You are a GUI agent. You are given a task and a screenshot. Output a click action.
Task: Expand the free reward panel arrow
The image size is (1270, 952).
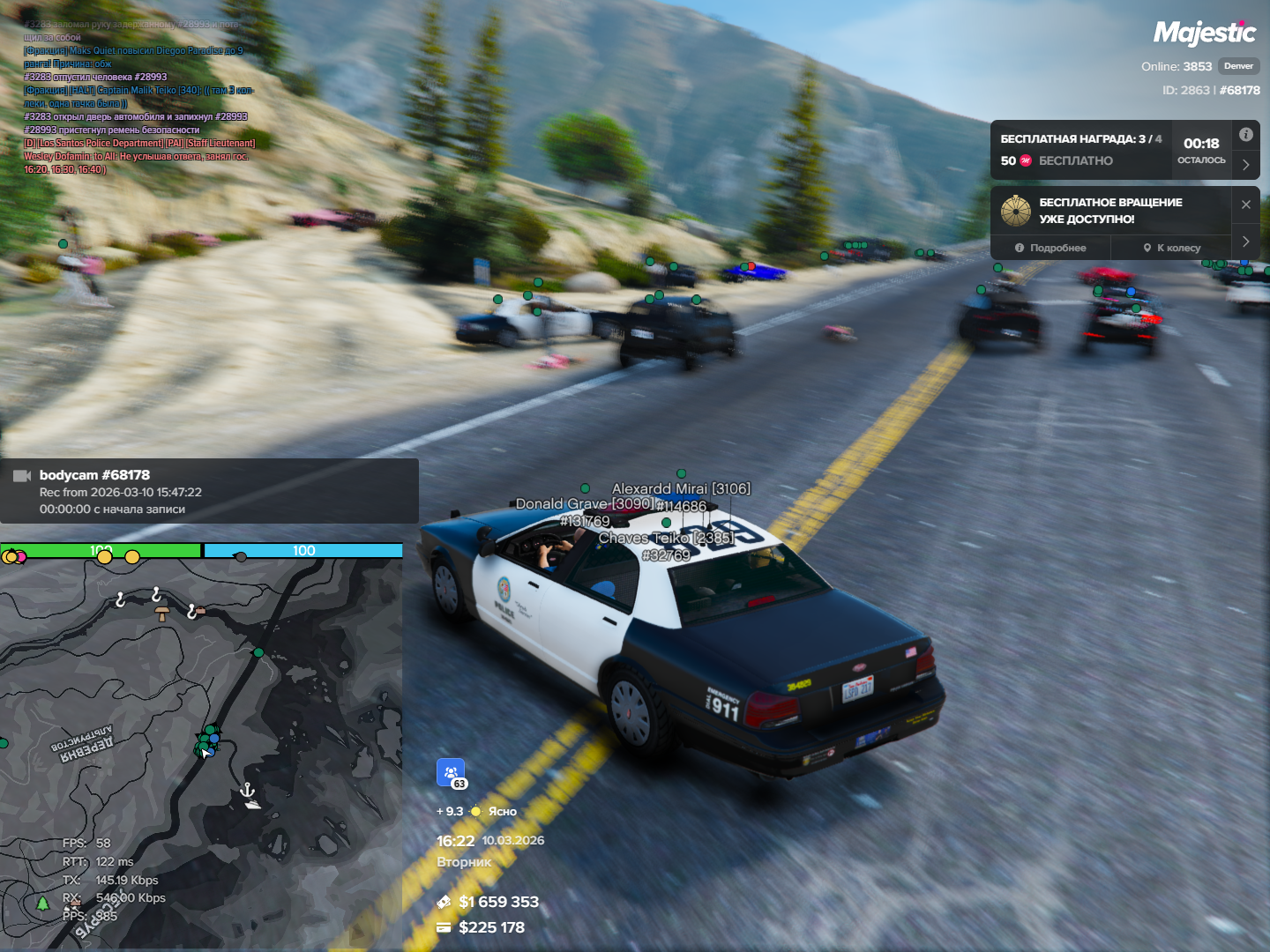1245,165
